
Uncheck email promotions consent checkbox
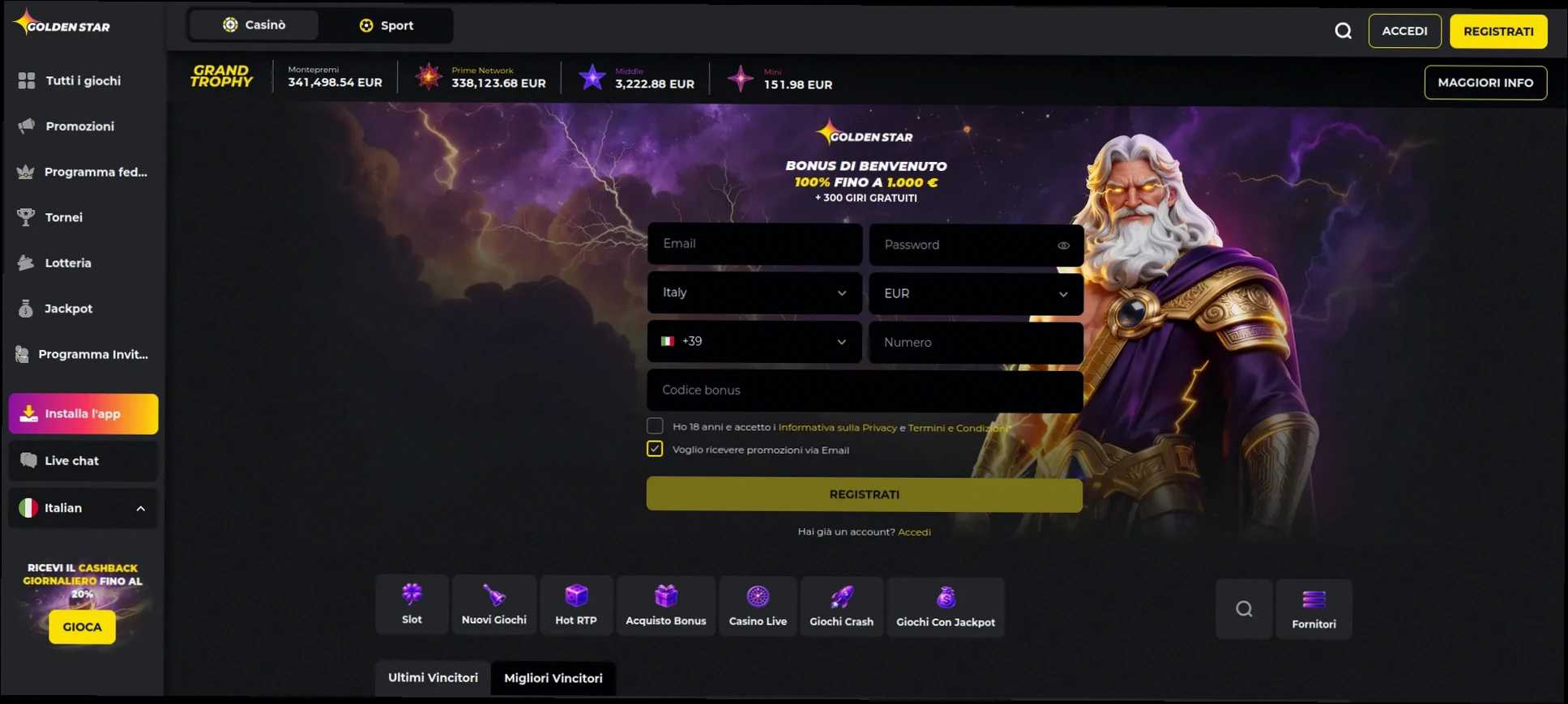coord(655,448)
